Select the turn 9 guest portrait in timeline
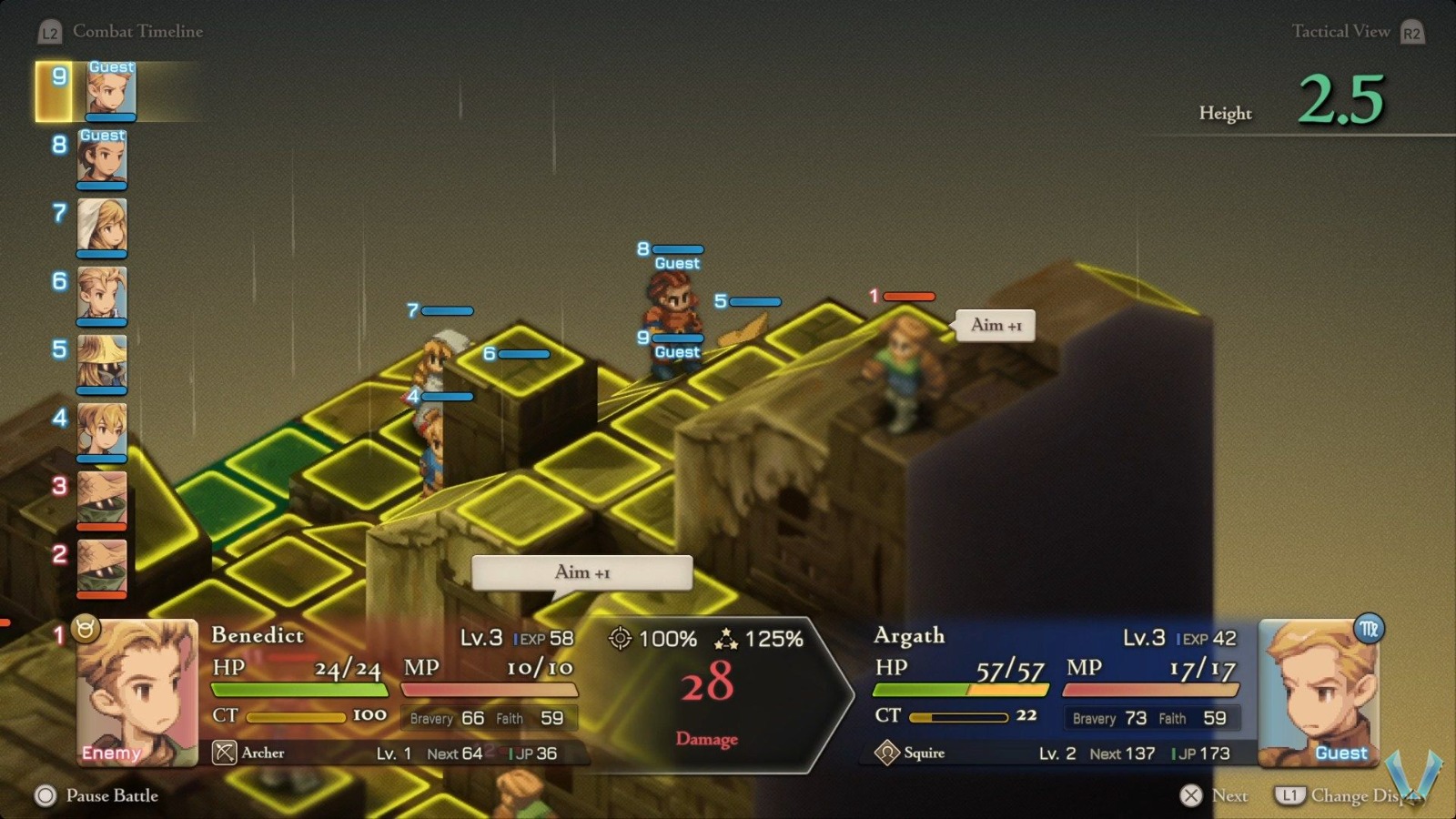1456x819 pixels. [111, 90]
